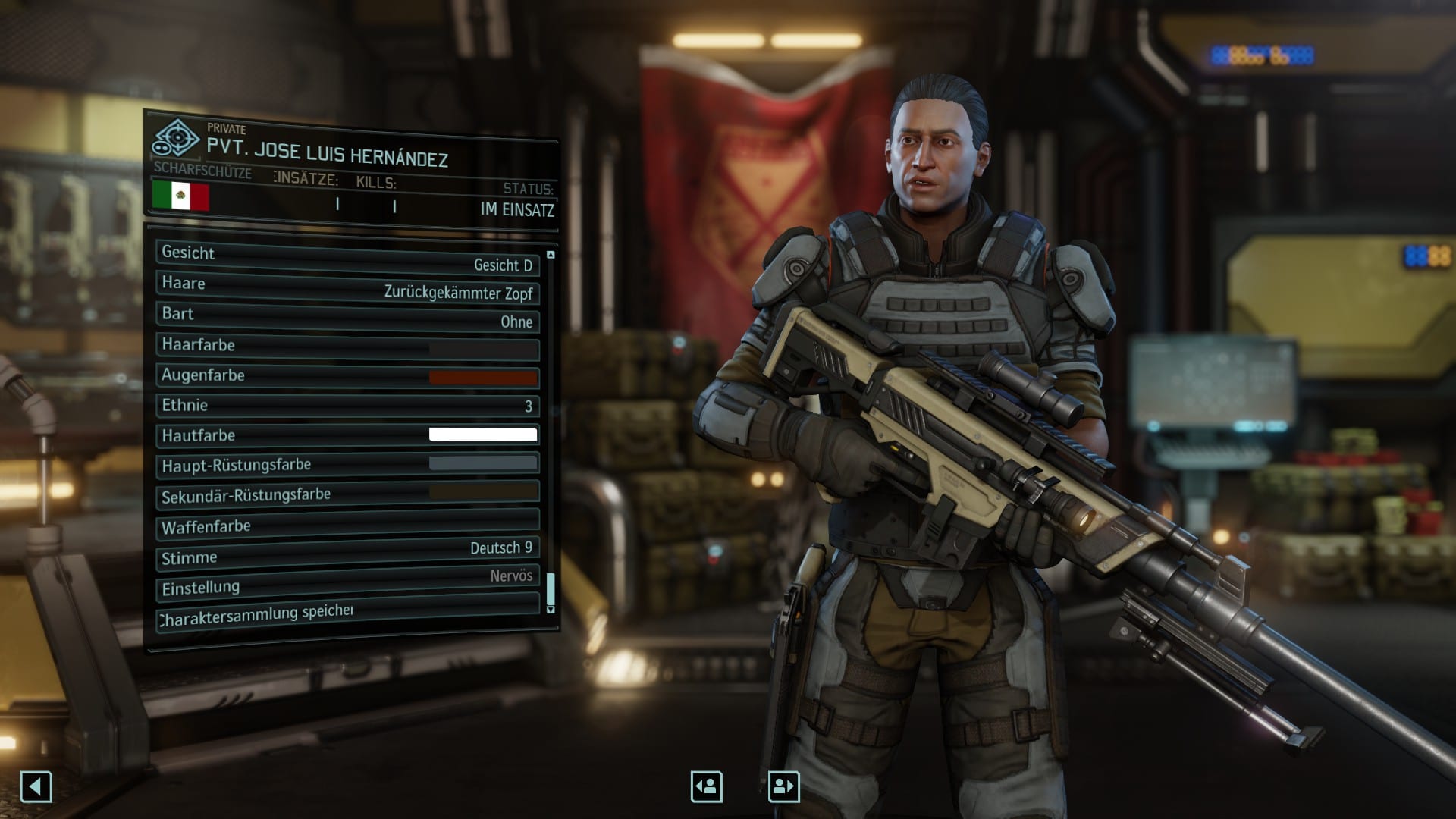
Task: Open the Ethnie setting row
Action: [x=347, y=406]
